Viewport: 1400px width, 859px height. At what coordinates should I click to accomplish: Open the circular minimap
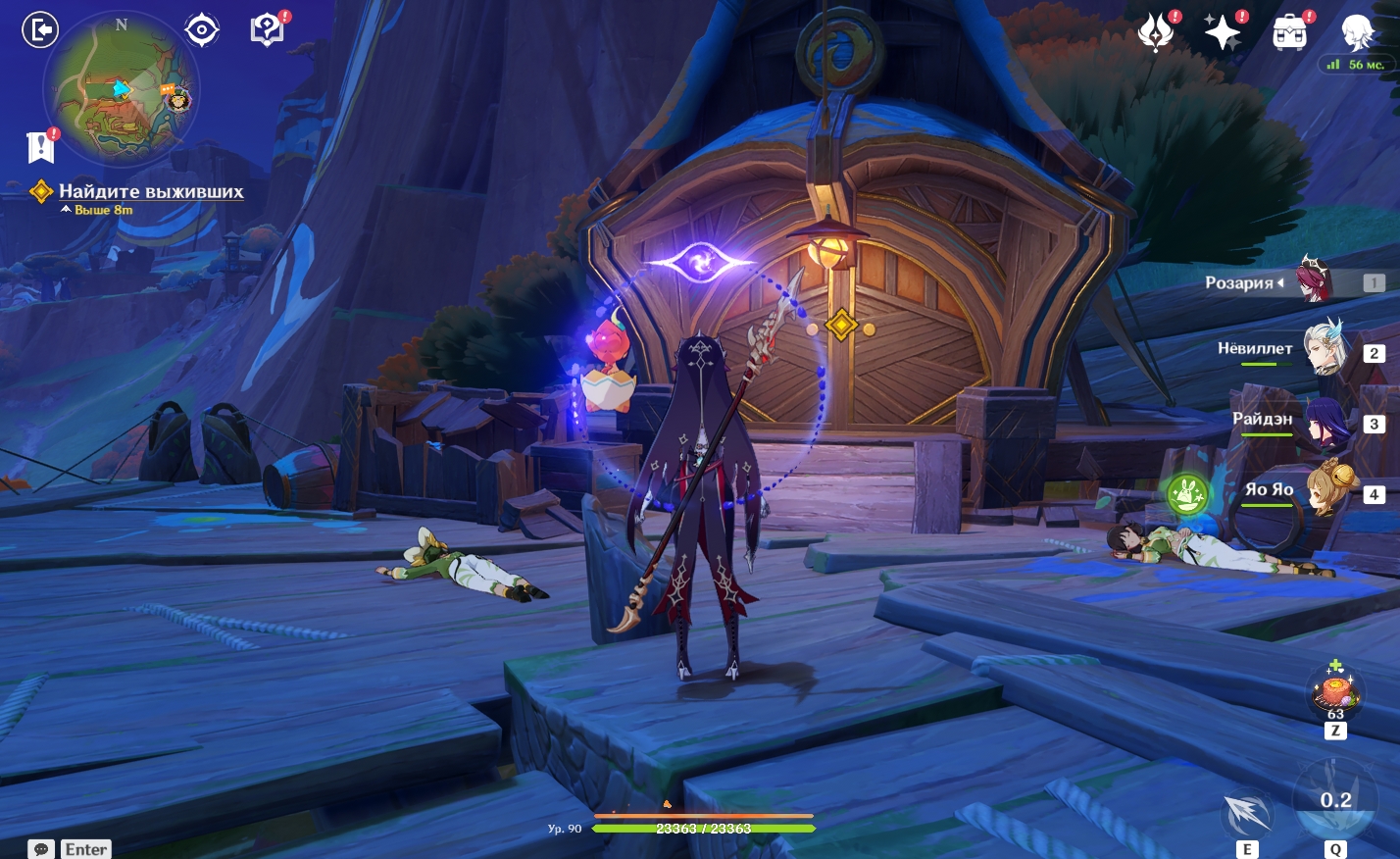point(122,89)
